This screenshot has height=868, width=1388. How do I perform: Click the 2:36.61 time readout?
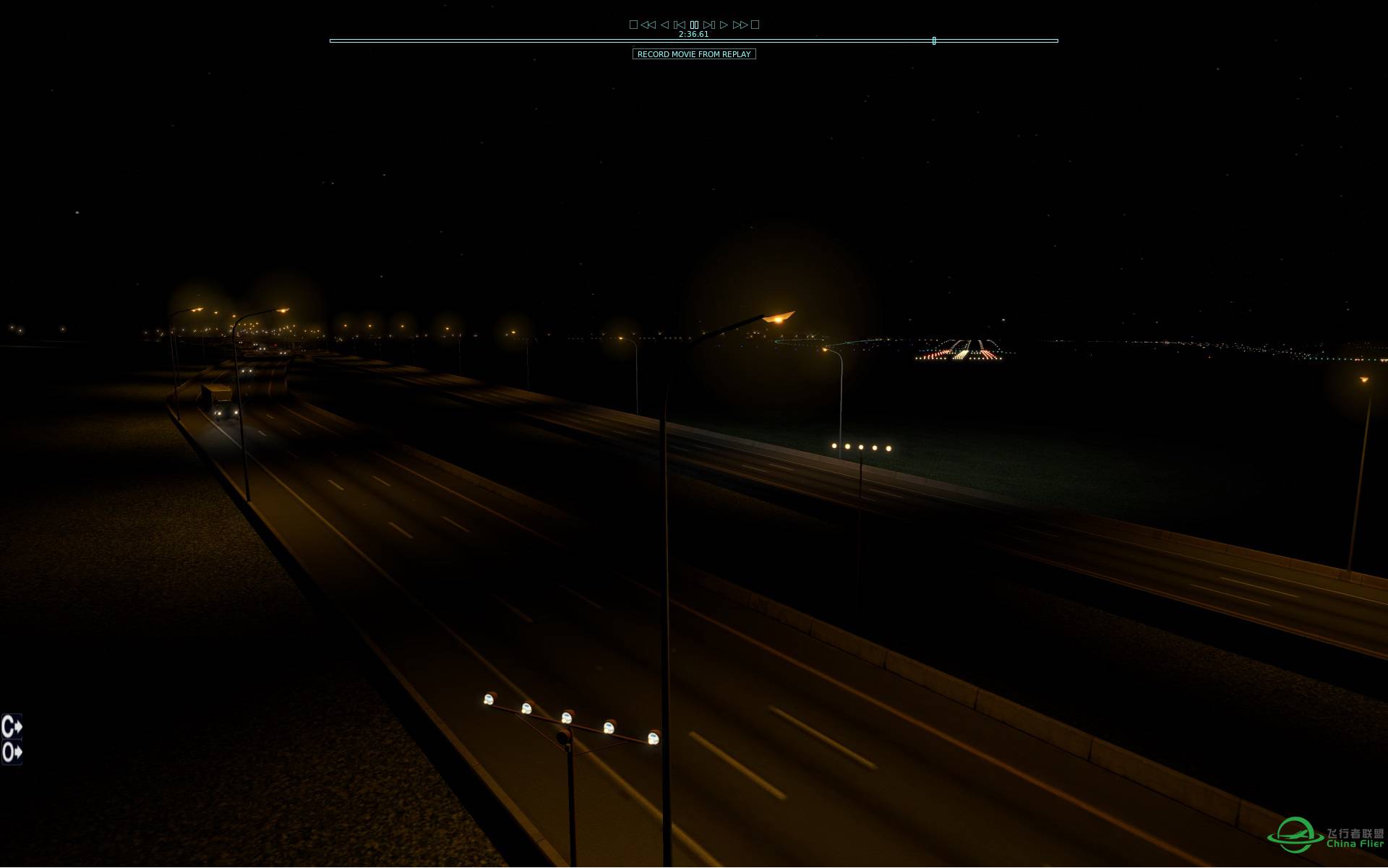(x=693, y=33)
